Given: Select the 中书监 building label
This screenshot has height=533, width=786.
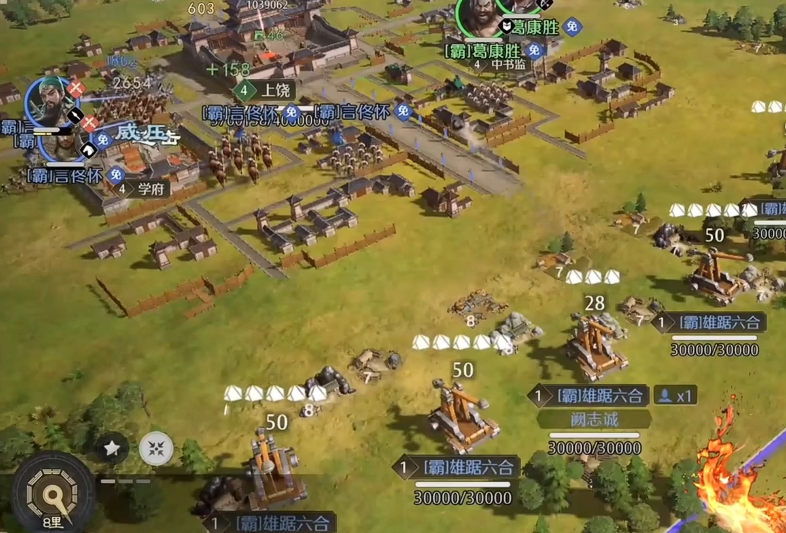Looking at the screenshot, I should coord(508,65).
